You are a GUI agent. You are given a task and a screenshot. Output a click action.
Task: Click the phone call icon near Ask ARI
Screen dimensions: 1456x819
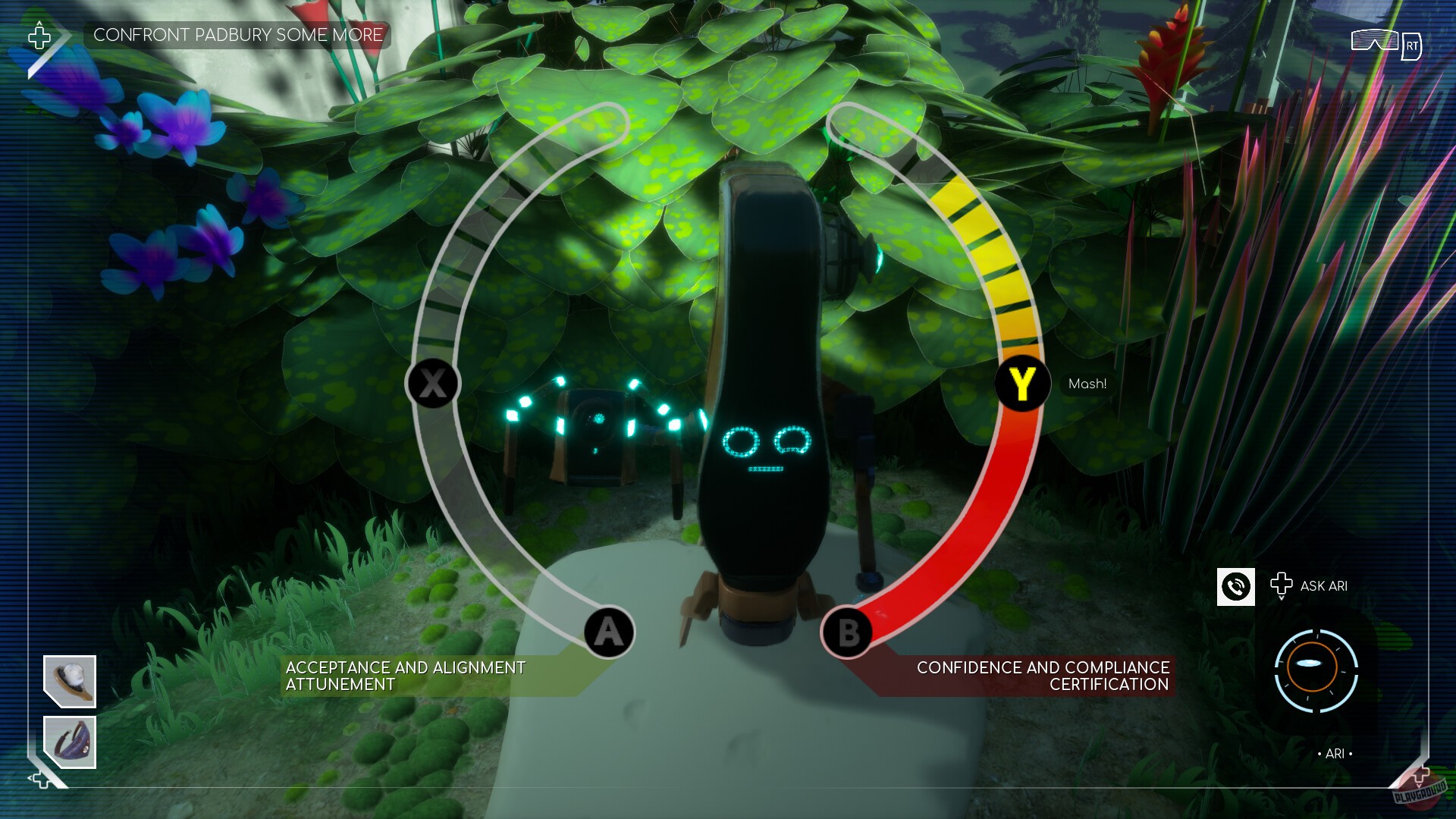pyautogui.click(x=1236, y=586)
